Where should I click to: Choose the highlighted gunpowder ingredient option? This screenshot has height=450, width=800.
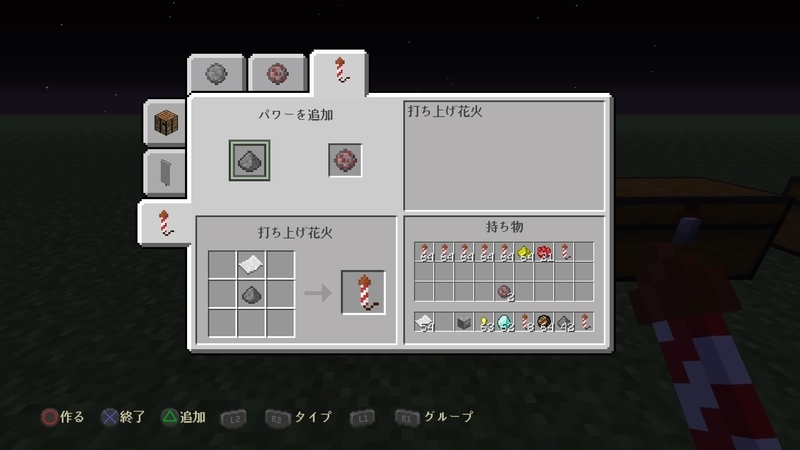(246, 160)
